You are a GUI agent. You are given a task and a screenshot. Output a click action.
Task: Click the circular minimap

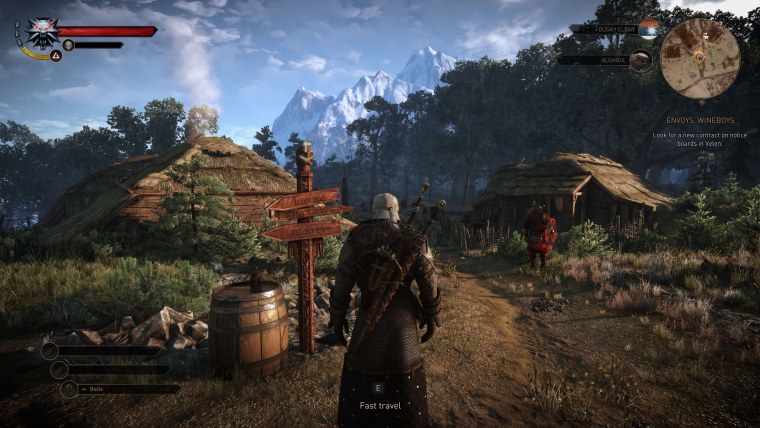click(700, 57)
